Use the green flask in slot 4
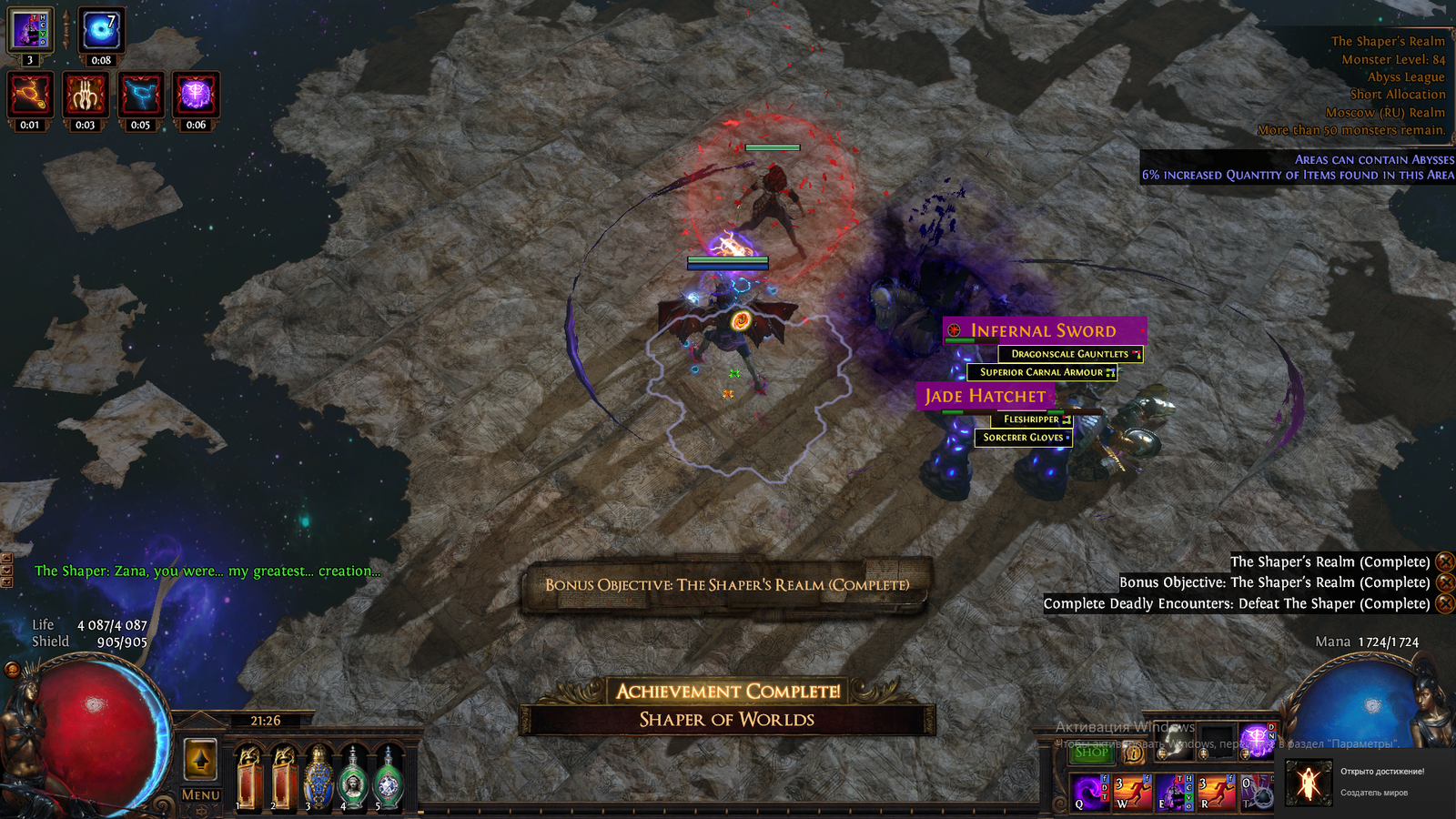Viewport: 1456px width, 819px height. coord(352,778)
